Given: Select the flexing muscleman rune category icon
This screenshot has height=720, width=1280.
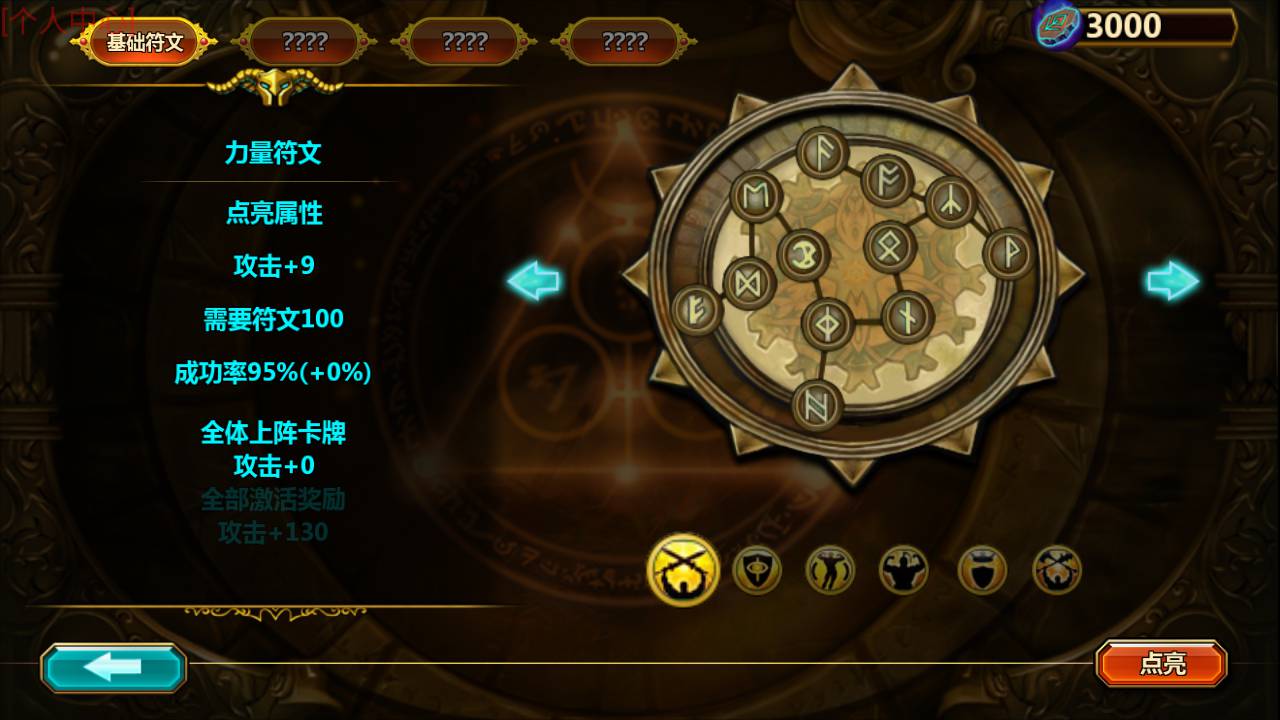Looking at the screenshot, I should point(905,569).
